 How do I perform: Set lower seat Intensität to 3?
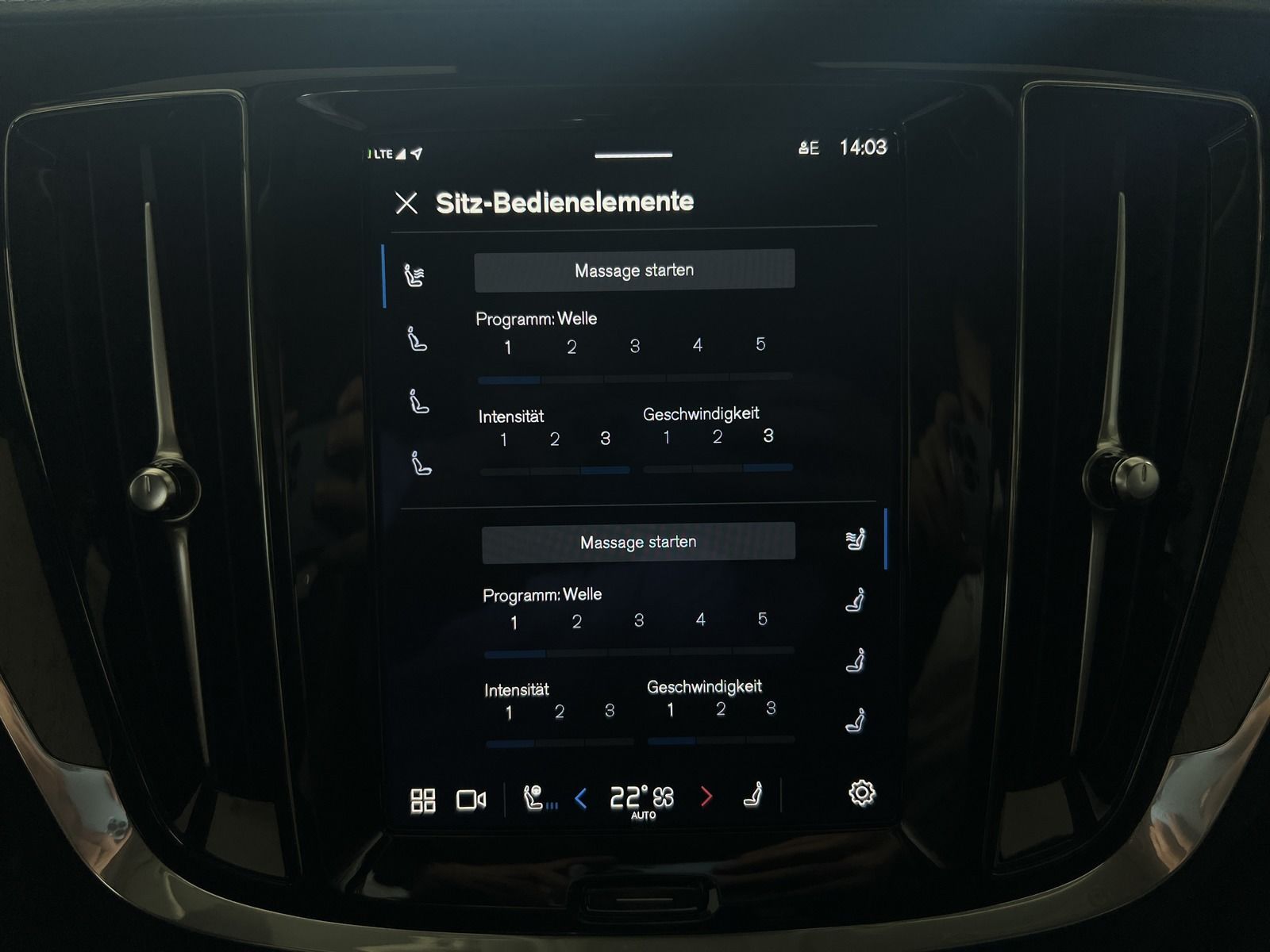click(610, 711)
